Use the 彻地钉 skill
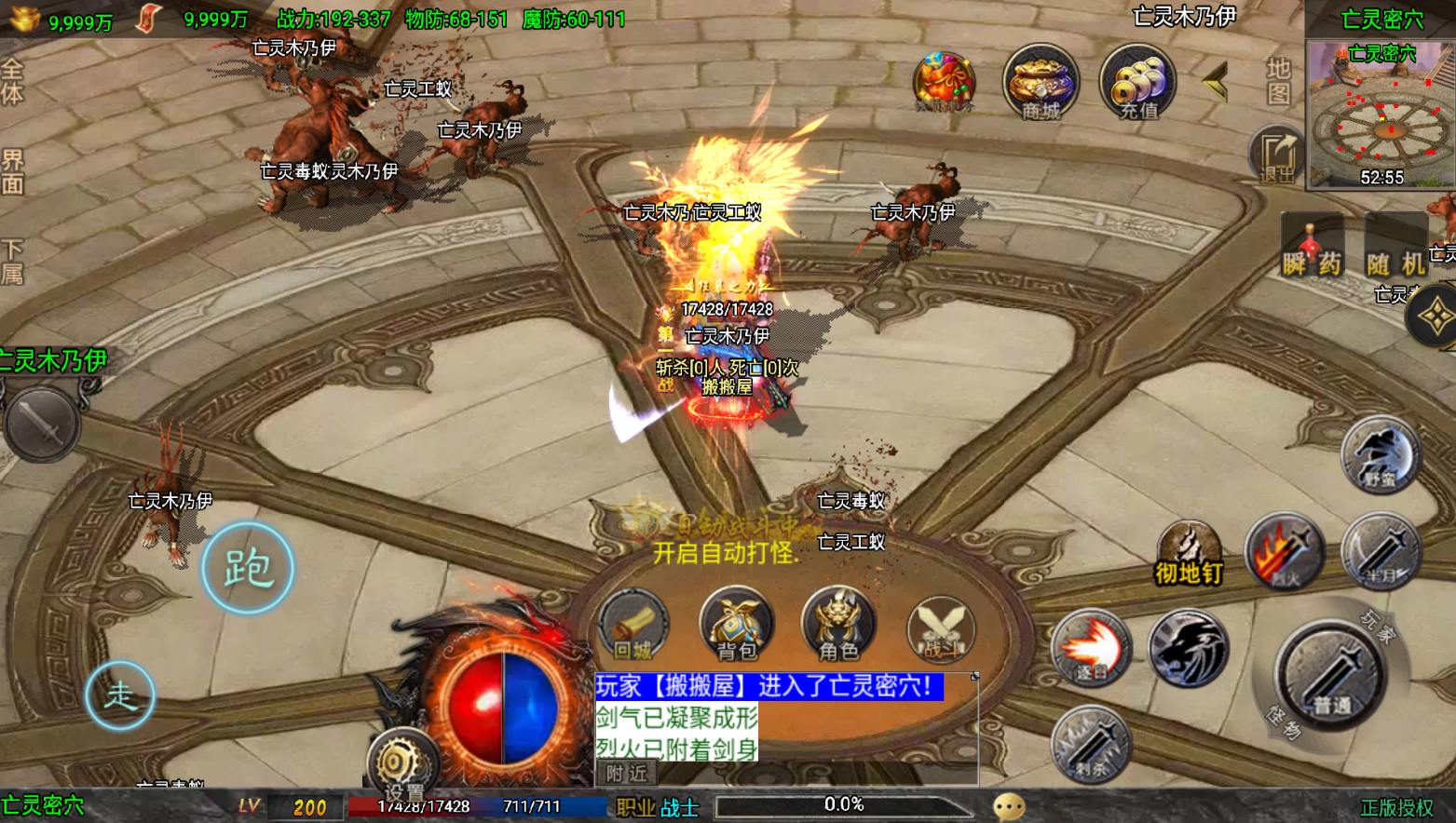Viewport: 1456px width, 823px height. [x=1189, y=553]
